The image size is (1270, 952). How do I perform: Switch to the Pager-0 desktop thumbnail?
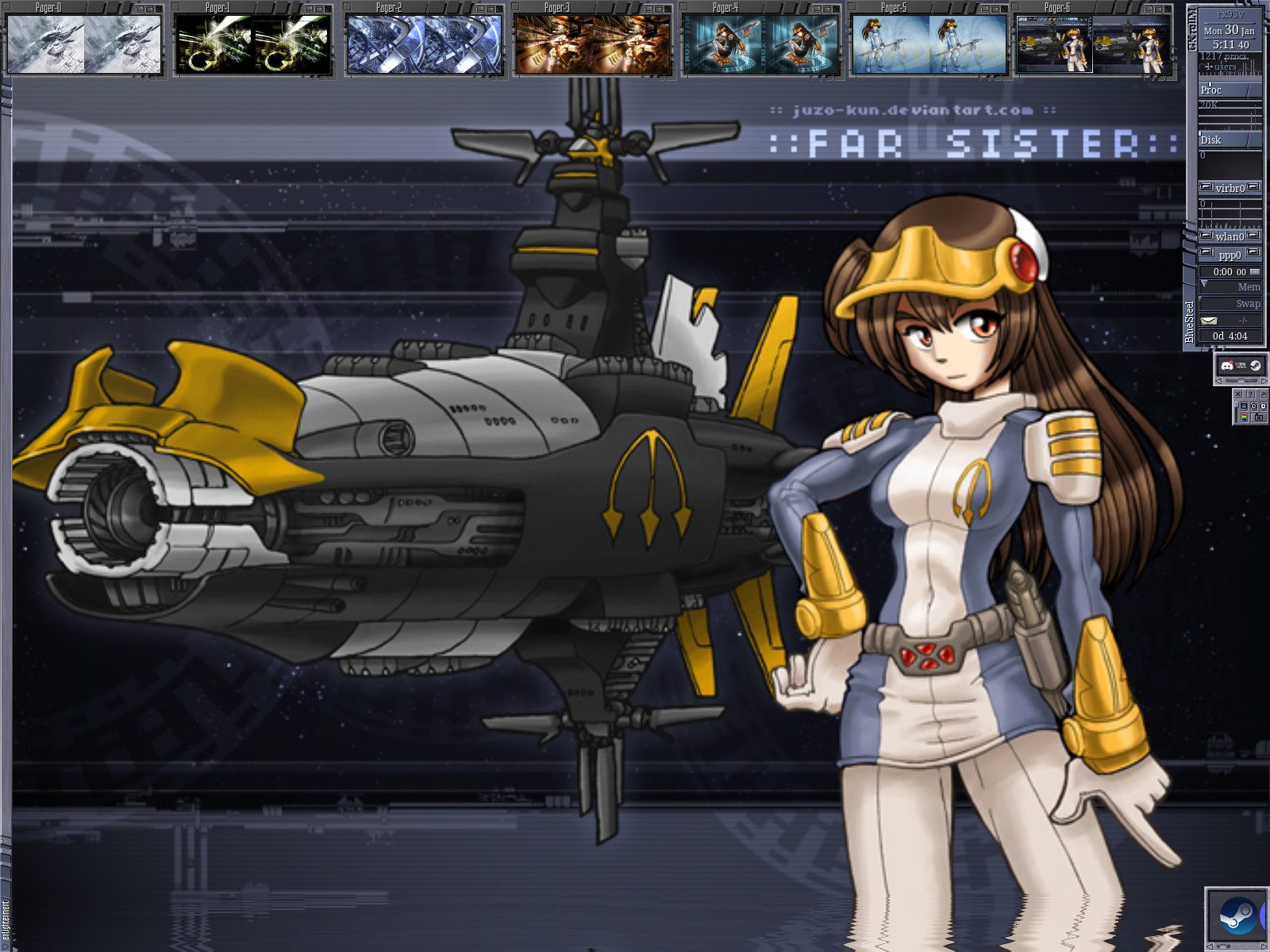(x=84, y=45)
